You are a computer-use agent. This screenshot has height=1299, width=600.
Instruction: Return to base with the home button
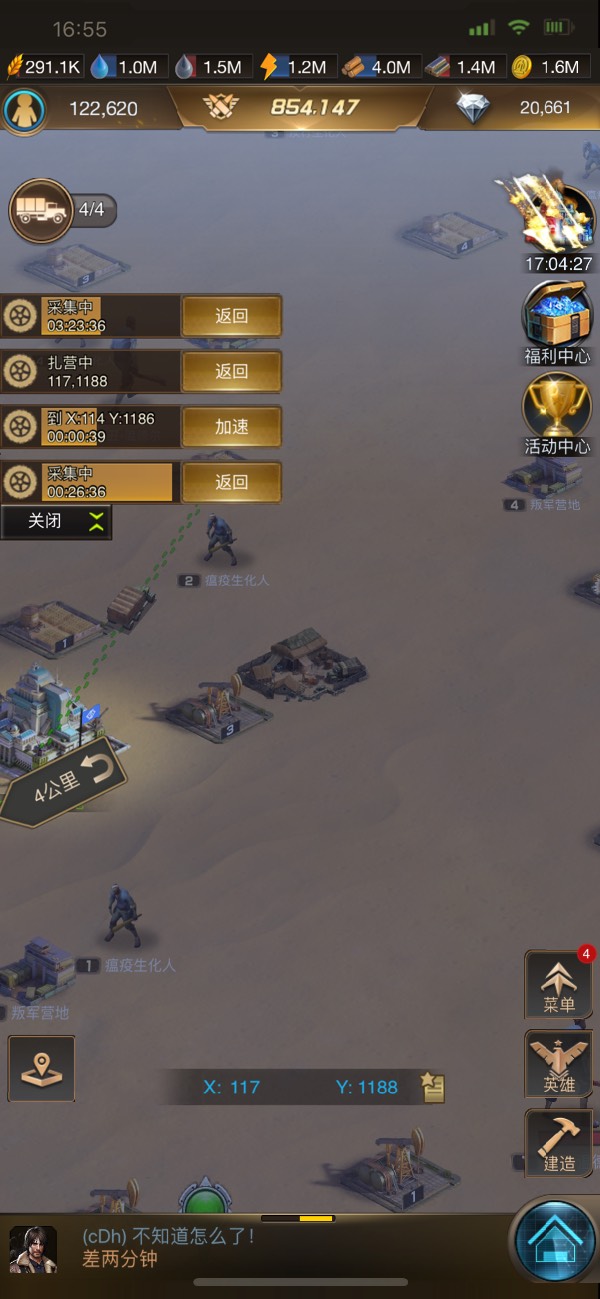point(555,1241)
